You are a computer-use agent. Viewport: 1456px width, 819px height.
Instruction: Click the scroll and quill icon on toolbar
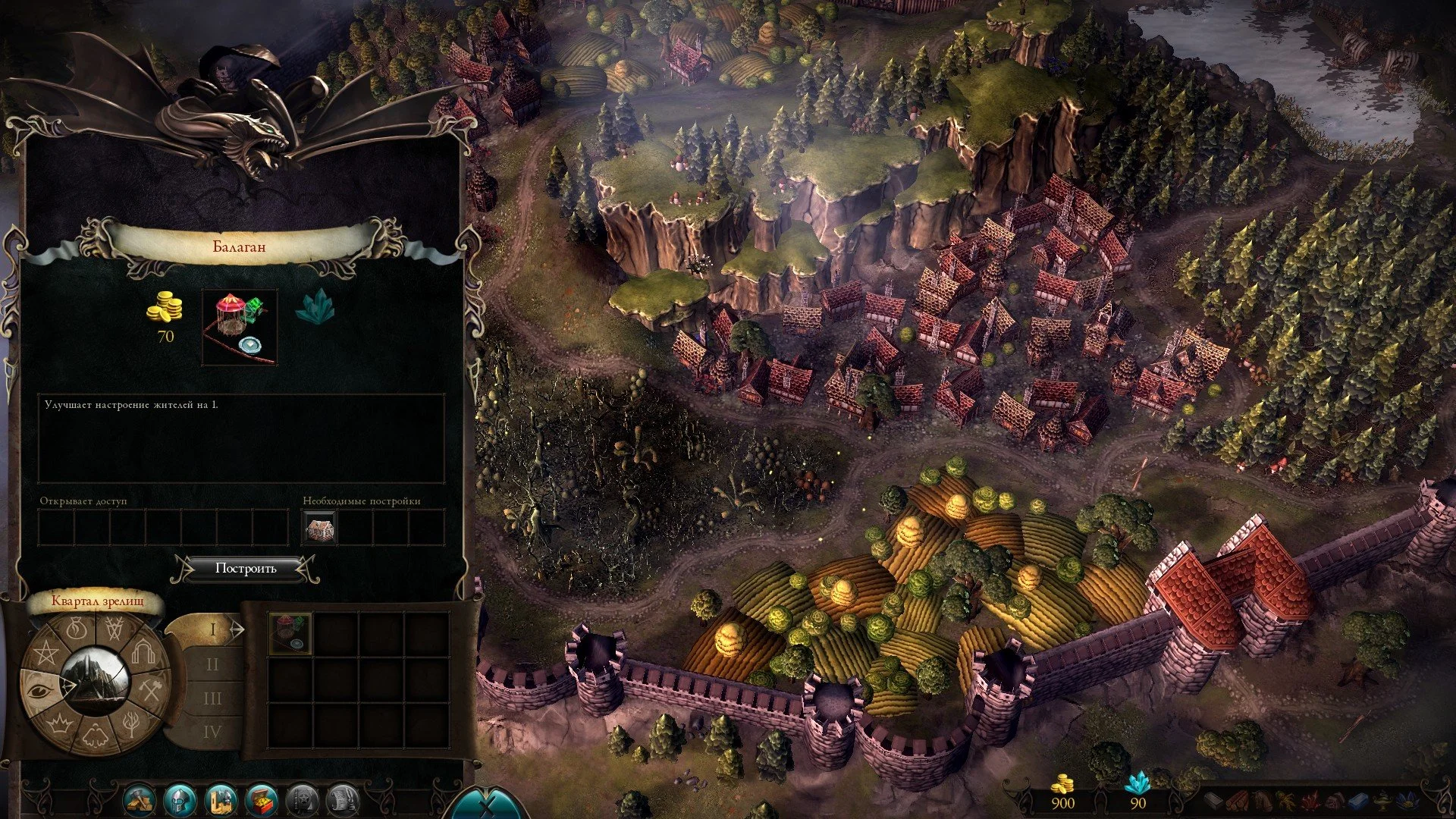point(343,800)
